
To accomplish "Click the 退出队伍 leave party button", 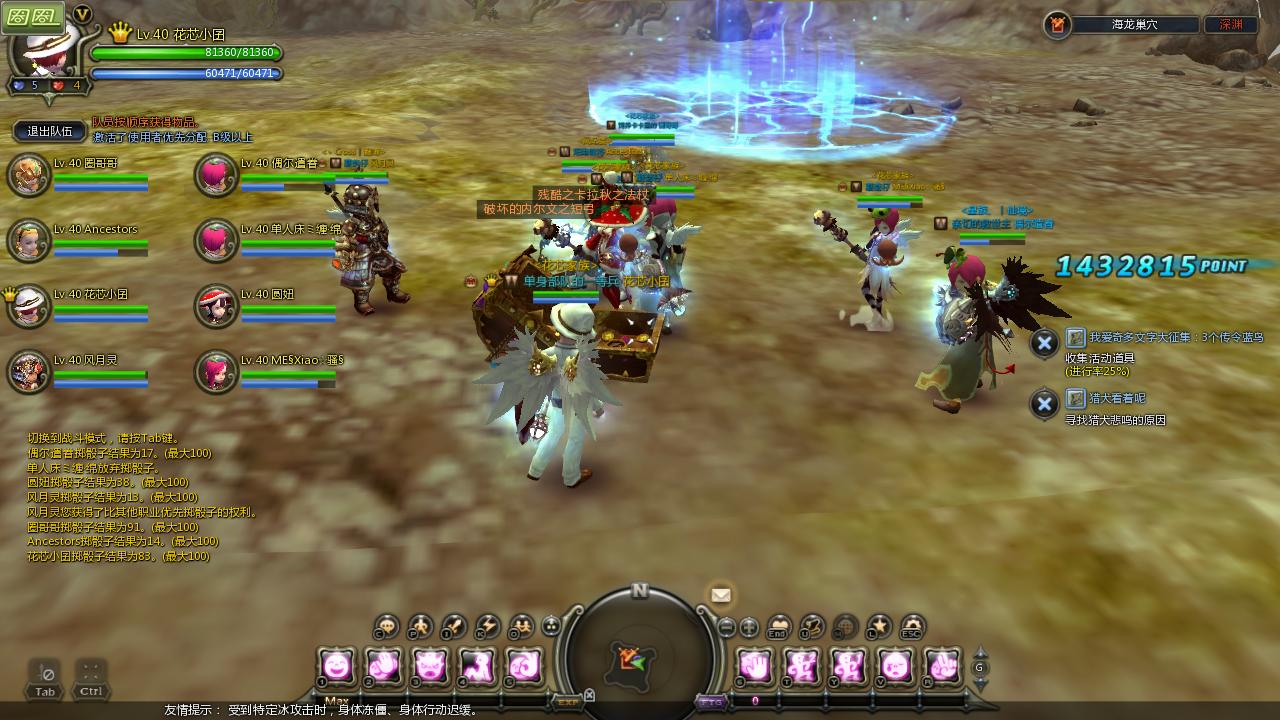I will (x=50, y=131).
